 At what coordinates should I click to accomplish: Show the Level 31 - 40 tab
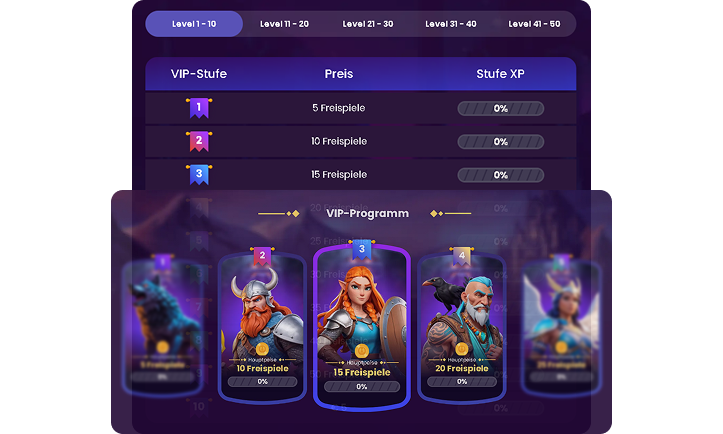[x=450, y=24]
